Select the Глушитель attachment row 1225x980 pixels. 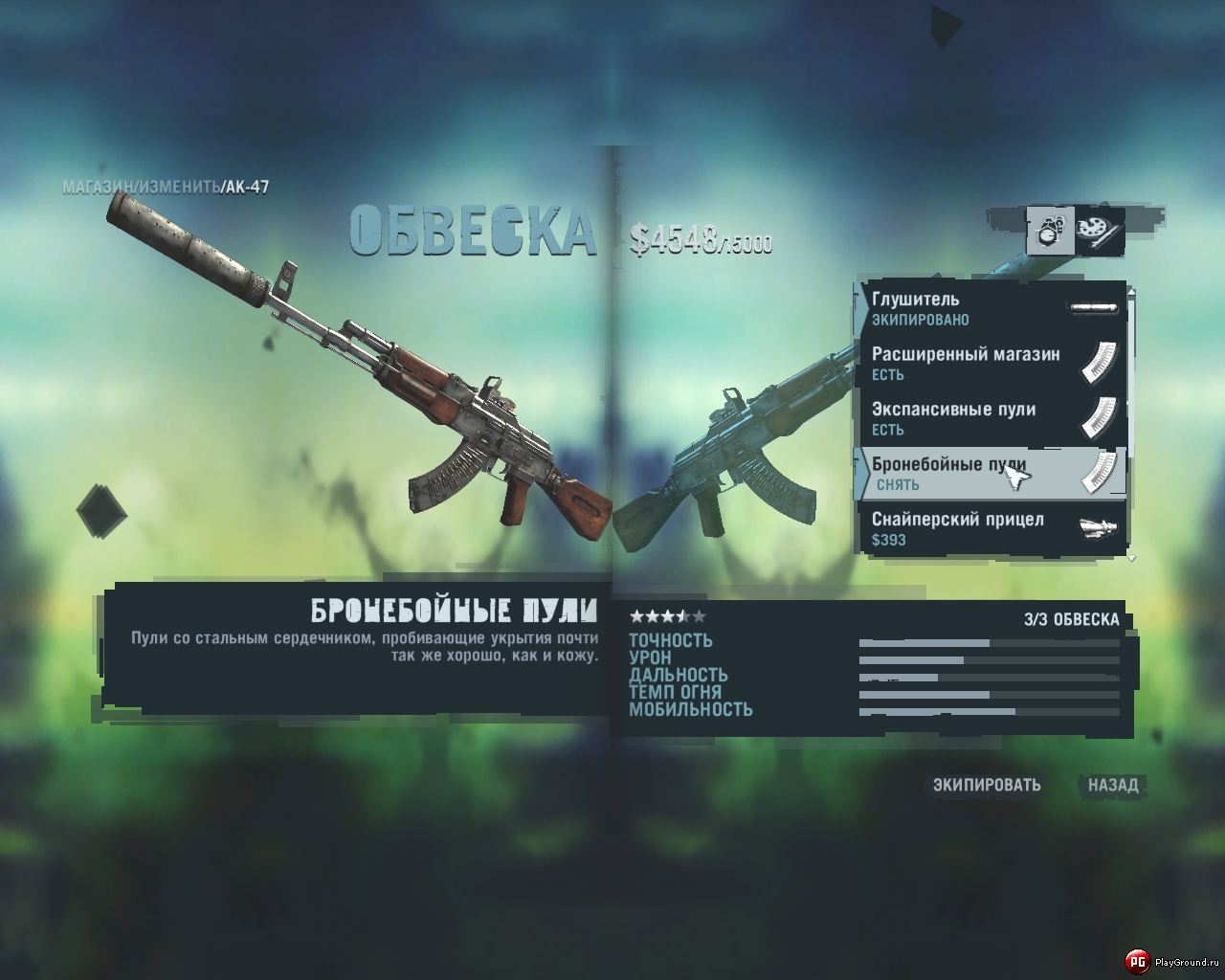tap(991, 308)
